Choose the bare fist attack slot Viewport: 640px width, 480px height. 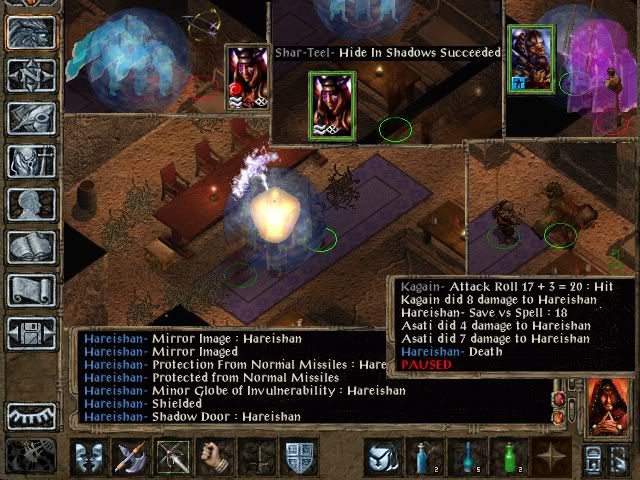(215, 458)
